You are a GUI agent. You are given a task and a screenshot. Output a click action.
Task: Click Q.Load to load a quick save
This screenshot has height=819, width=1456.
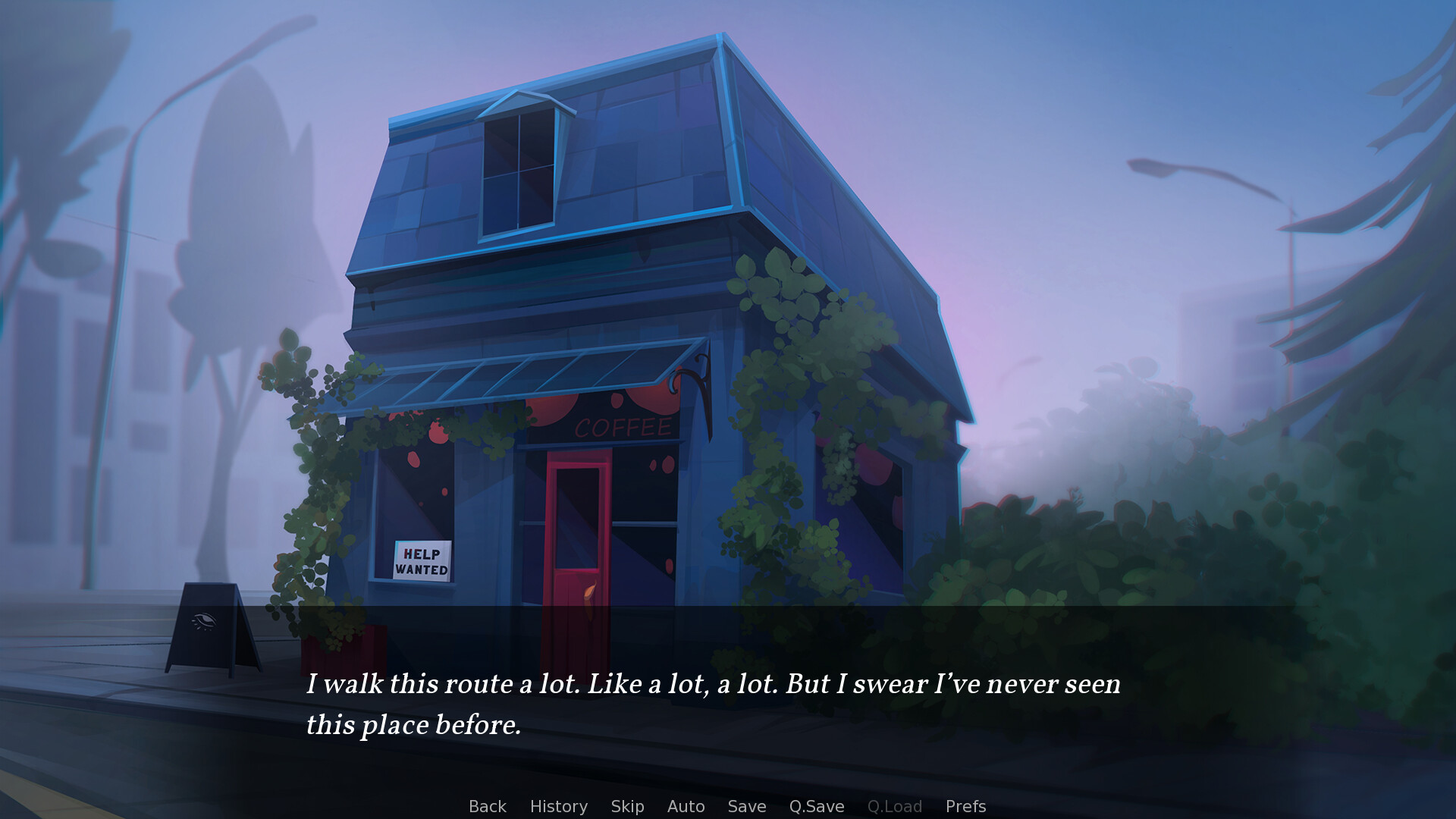(x=895, y=806)
